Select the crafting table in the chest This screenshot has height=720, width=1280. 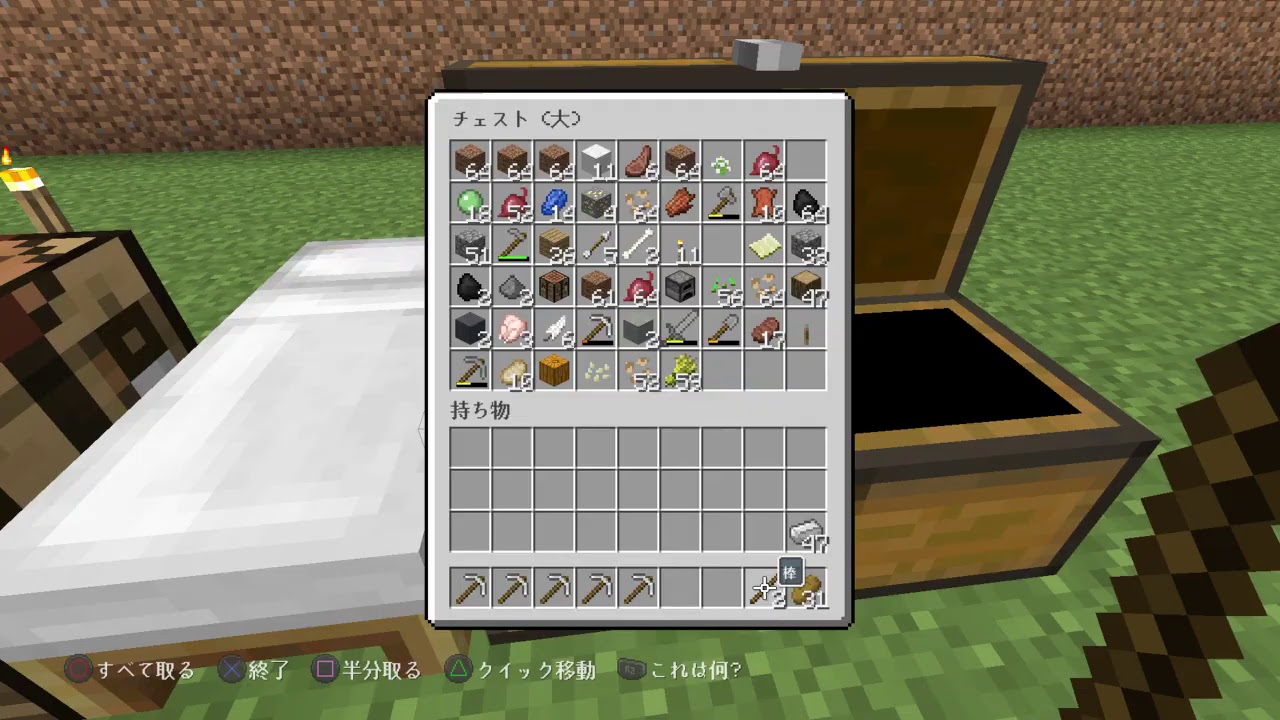554,288
